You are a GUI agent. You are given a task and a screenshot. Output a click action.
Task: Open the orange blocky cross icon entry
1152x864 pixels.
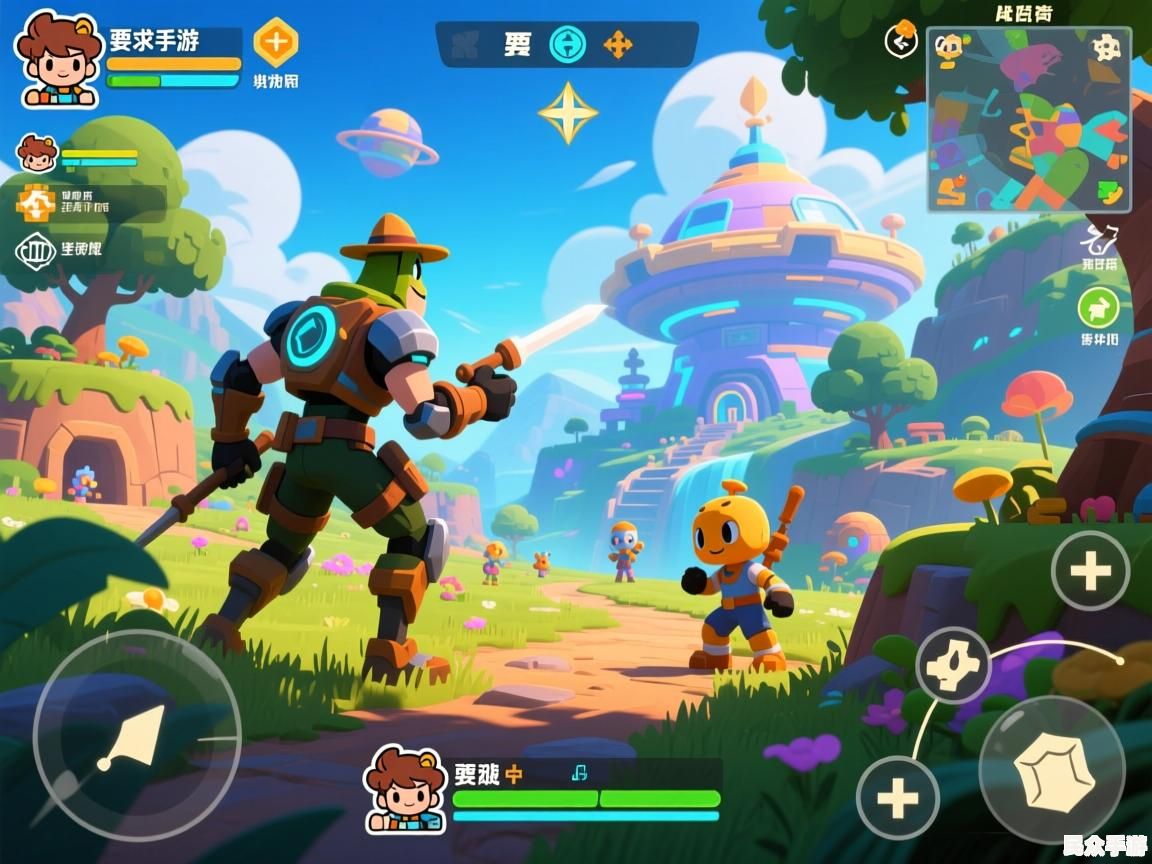(x=36, y=203)
